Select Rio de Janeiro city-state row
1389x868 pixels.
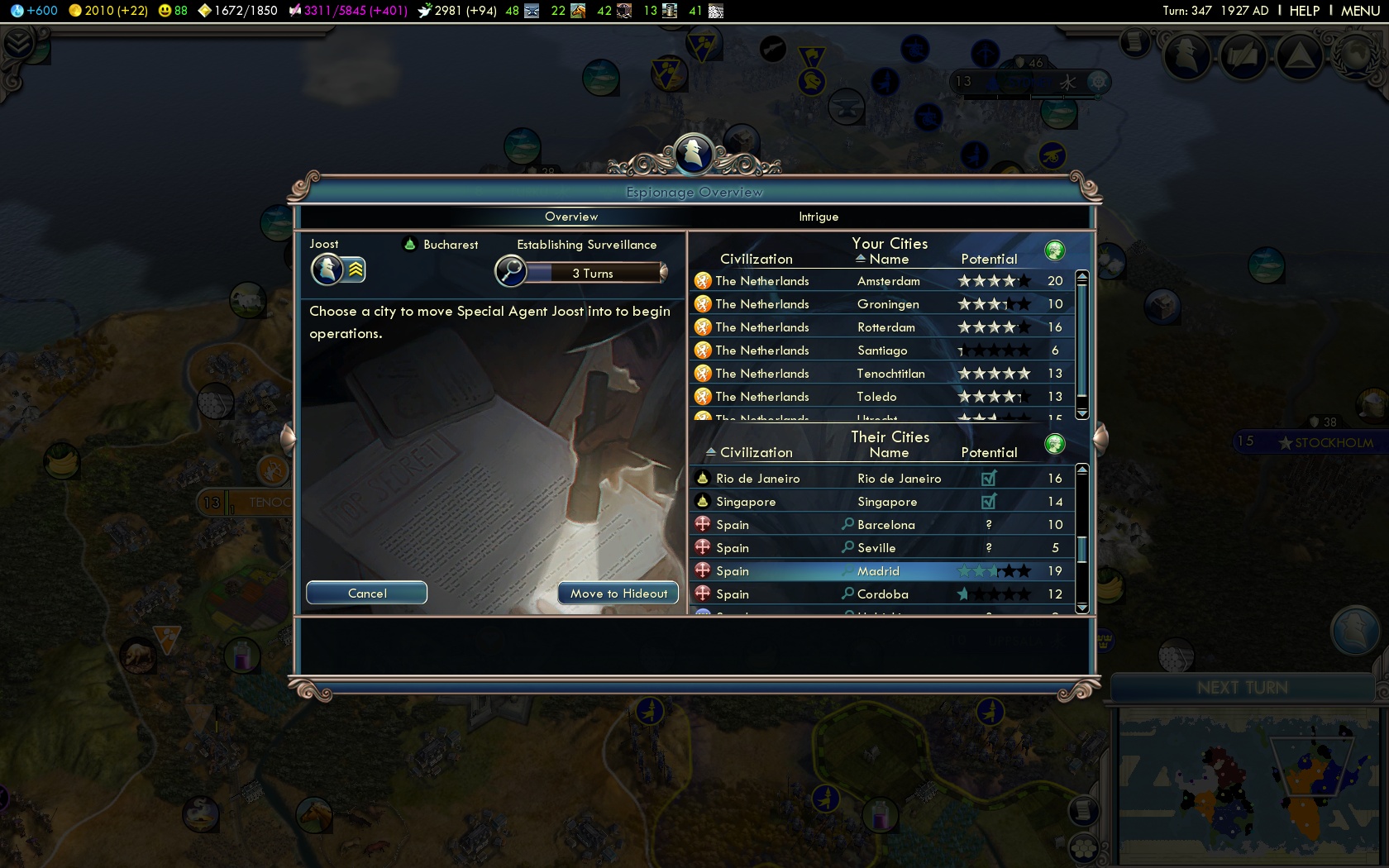click(899, 479)
